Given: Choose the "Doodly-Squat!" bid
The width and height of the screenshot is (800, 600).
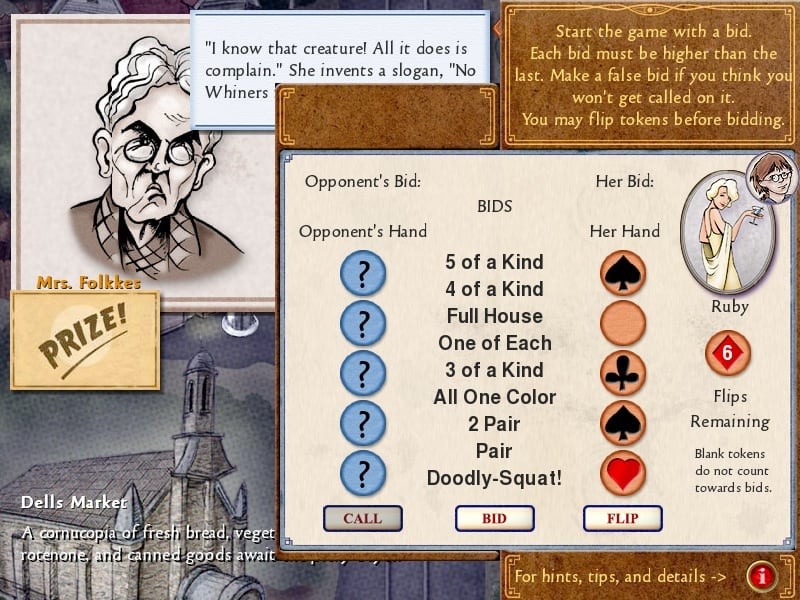Looking at the screenshot, I should [x=494, y=478].
